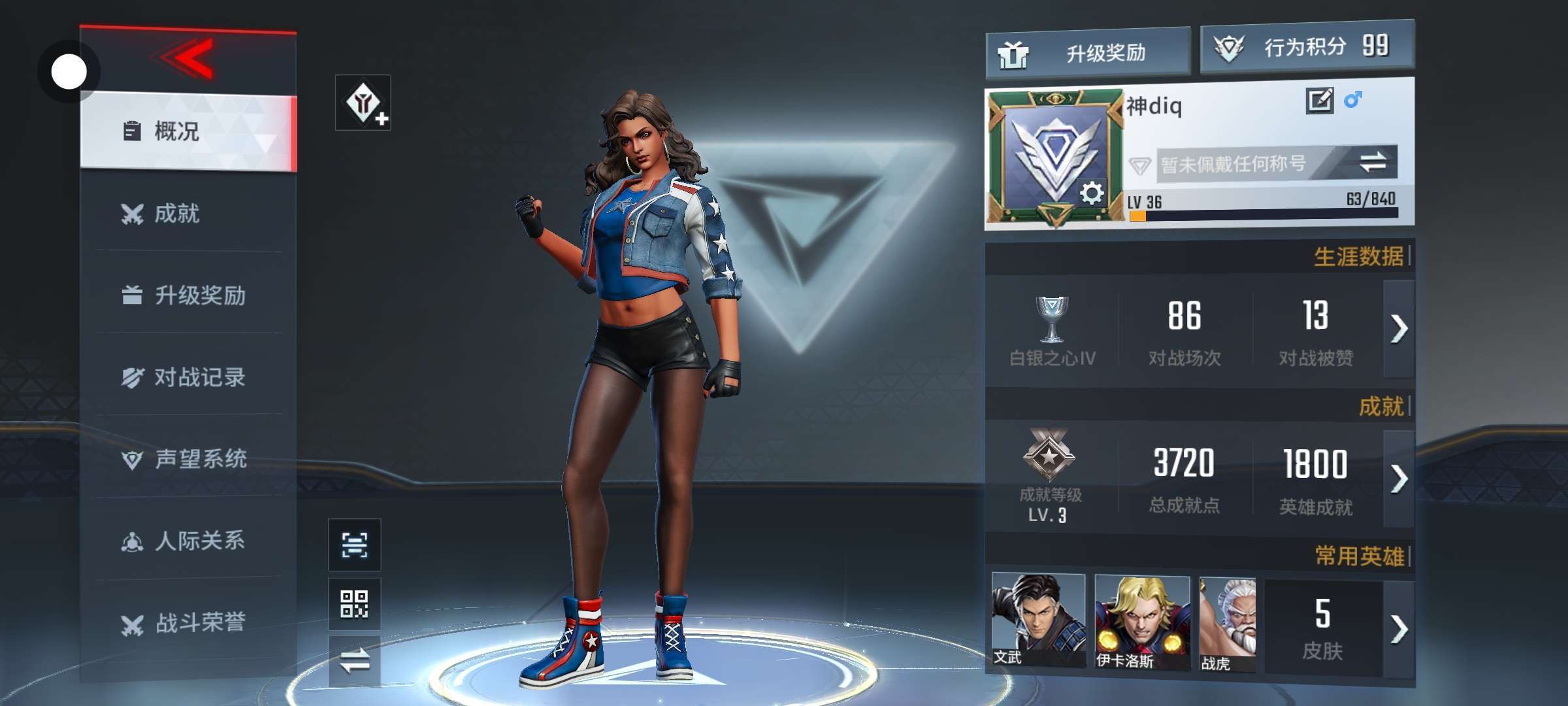Expand the 成就 achievements section arrow
Image resolution: width=1568 pixels, height=706 pixels.
tap(1399, 479)
